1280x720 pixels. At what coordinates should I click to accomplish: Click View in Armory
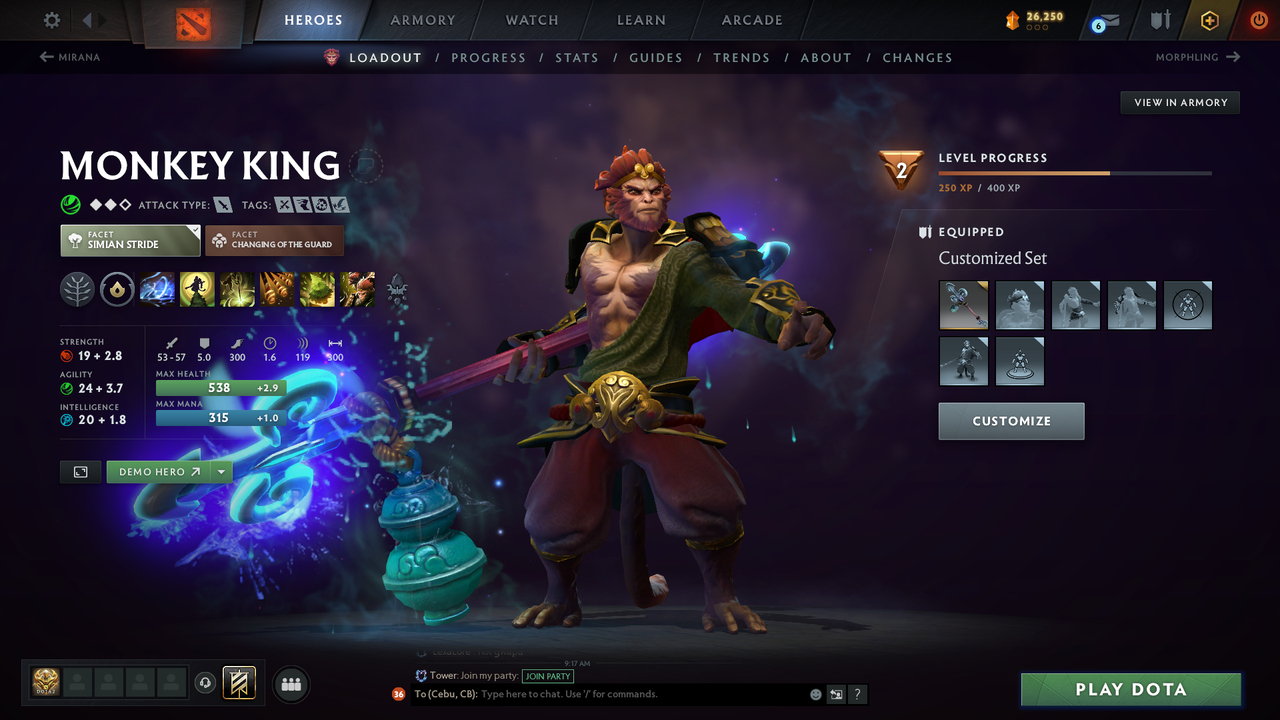(x=1179, y=102)
